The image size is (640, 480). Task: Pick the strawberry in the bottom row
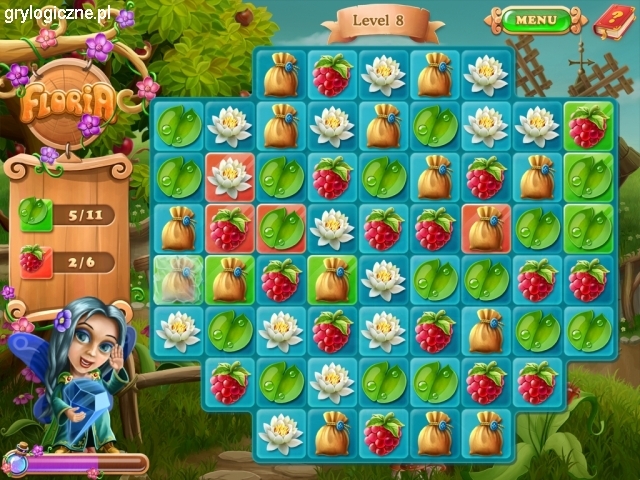[383, 433]
